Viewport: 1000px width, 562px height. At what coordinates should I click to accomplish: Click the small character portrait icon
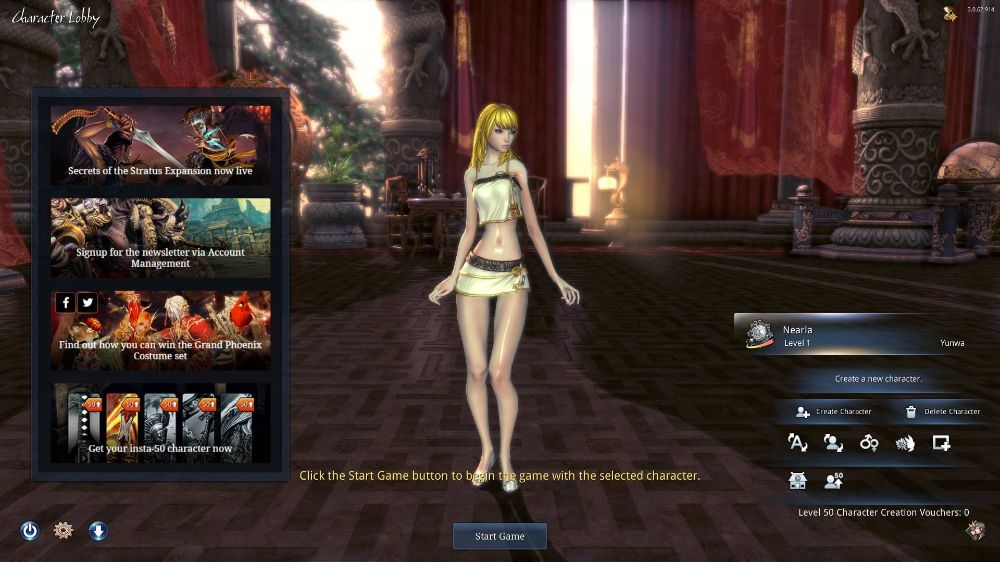tap(975, 530)
